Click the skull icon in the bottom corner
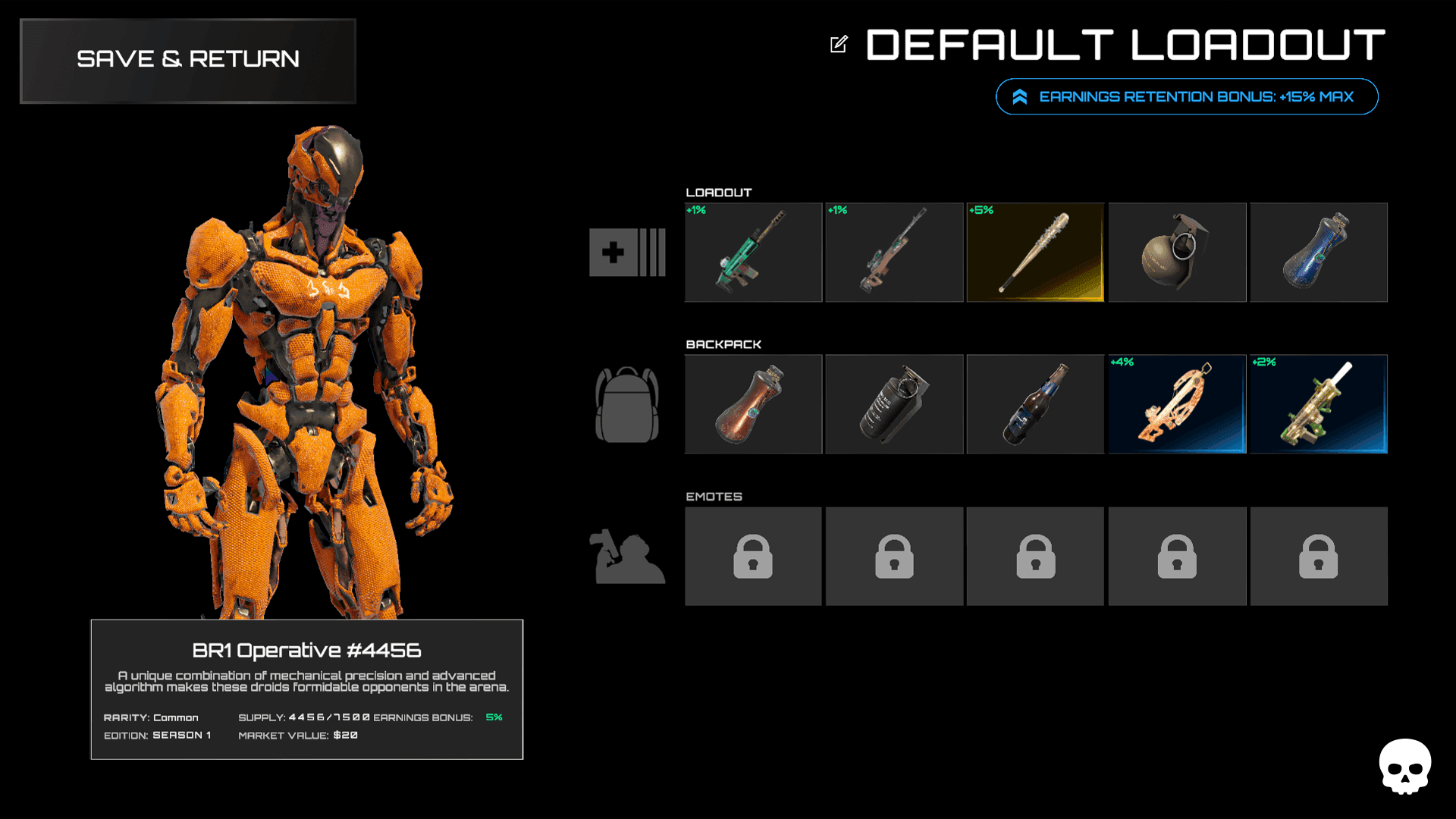1456x819 pixels. (1407, 766)
